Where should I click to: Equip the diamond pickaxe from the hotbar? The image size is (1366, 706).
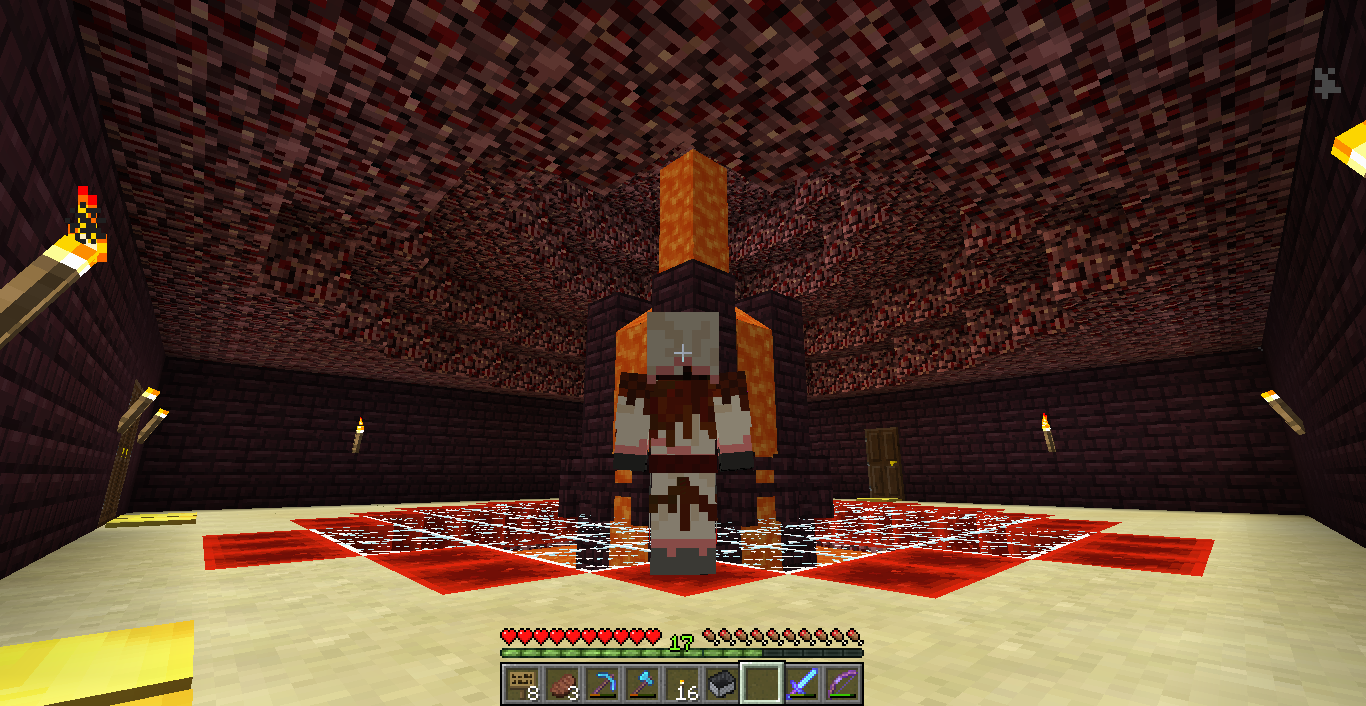click(601, 684)
